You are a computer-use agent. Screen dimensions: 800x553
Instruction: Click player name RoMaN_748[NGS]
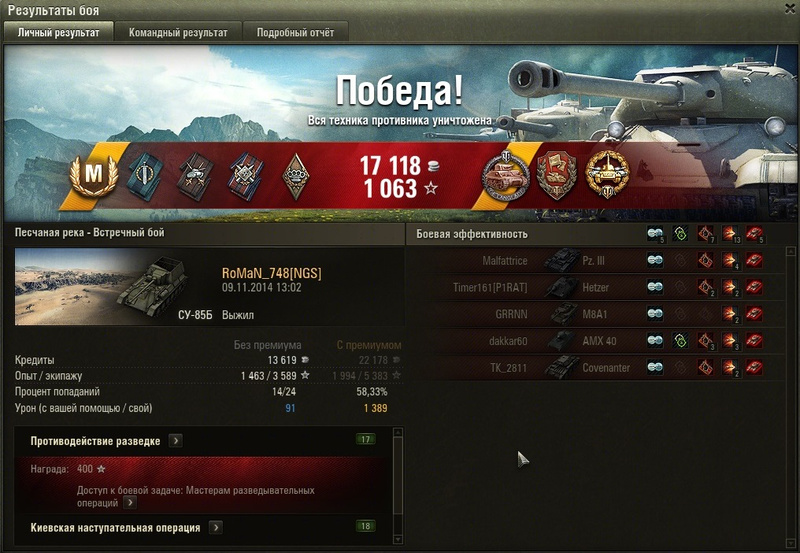[271, 274]
